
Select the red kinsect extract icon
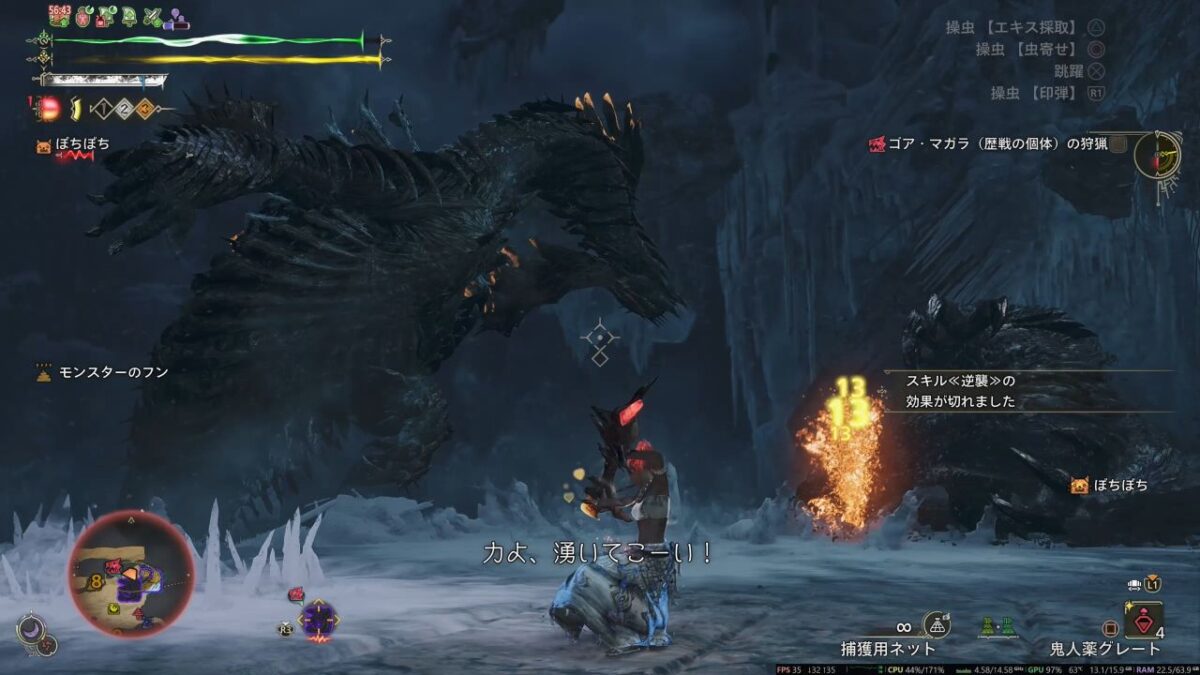click(48, 108)
